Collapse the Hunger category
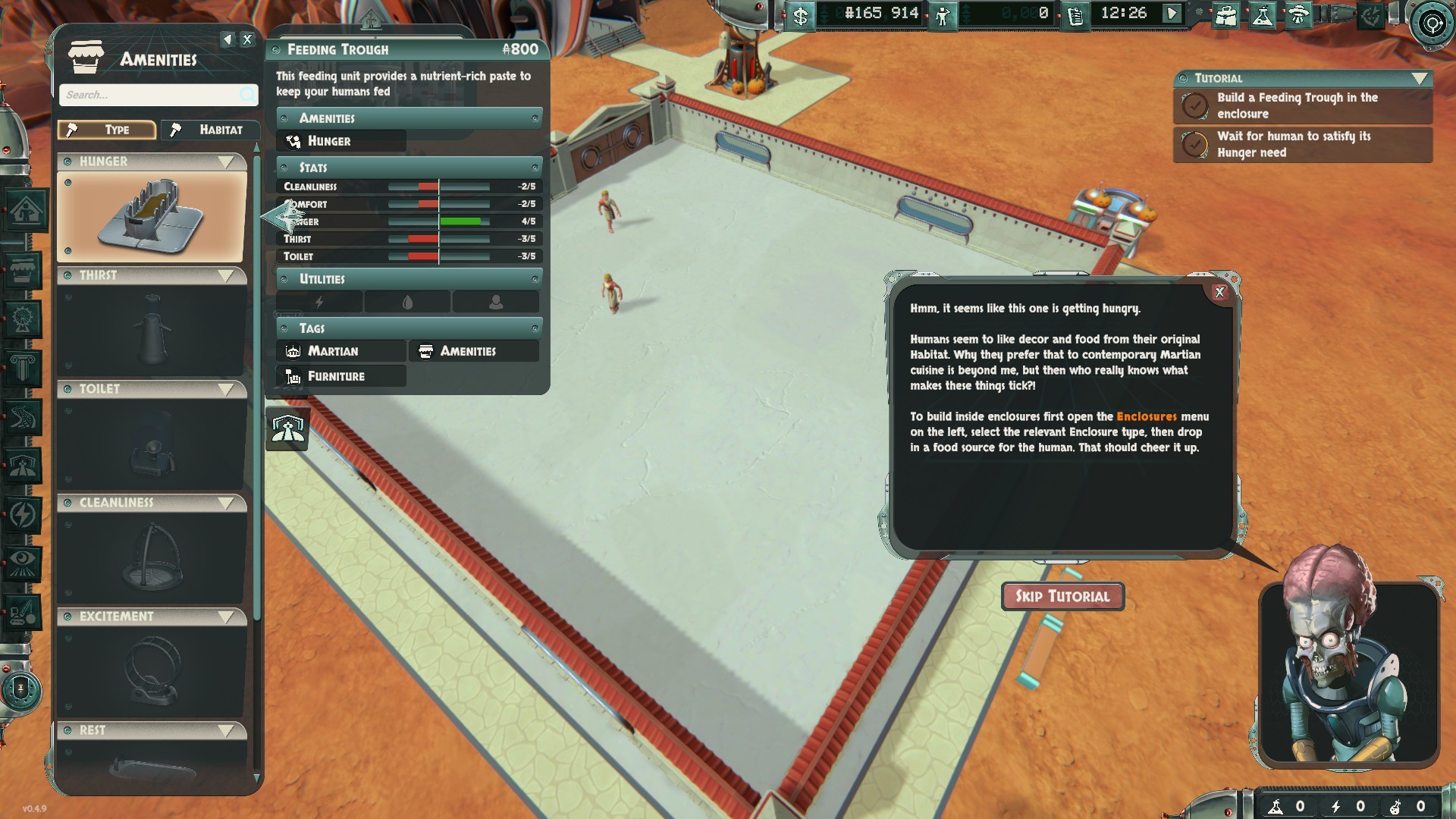 pyautogui.click(x=225, y=162)
